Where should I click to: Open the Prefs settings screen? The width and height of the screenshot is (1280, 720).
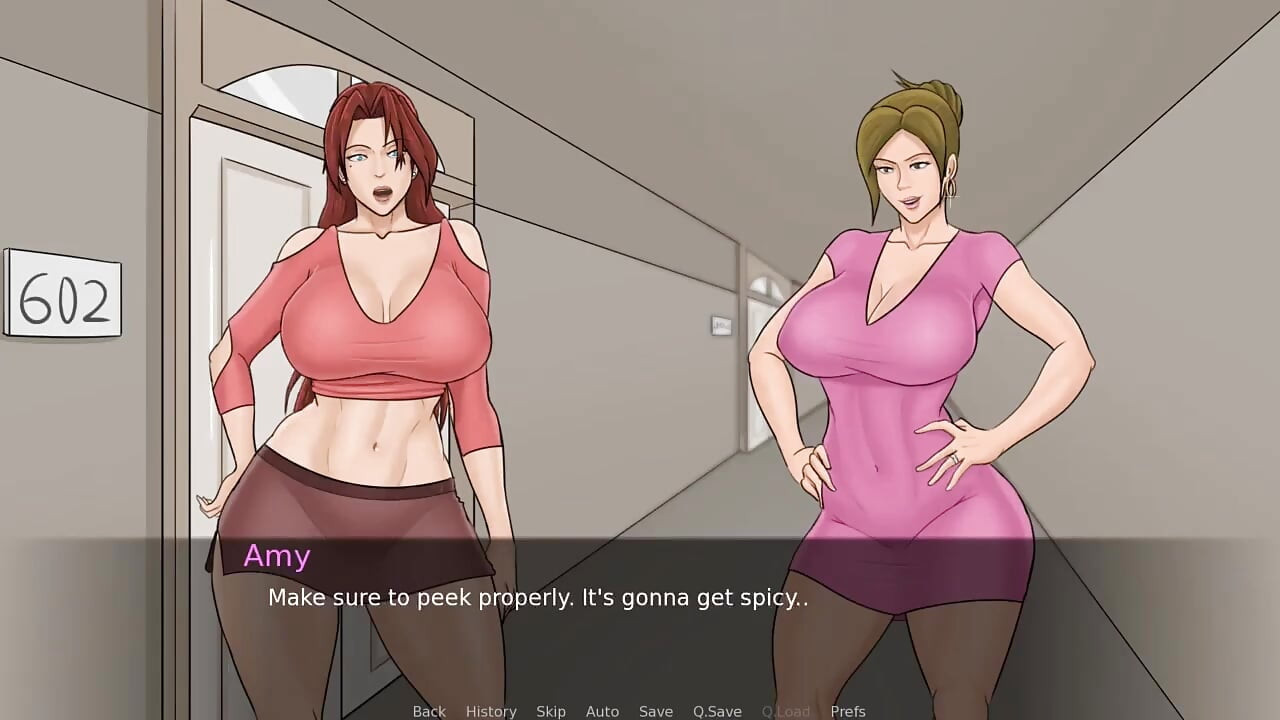point(849,711)
